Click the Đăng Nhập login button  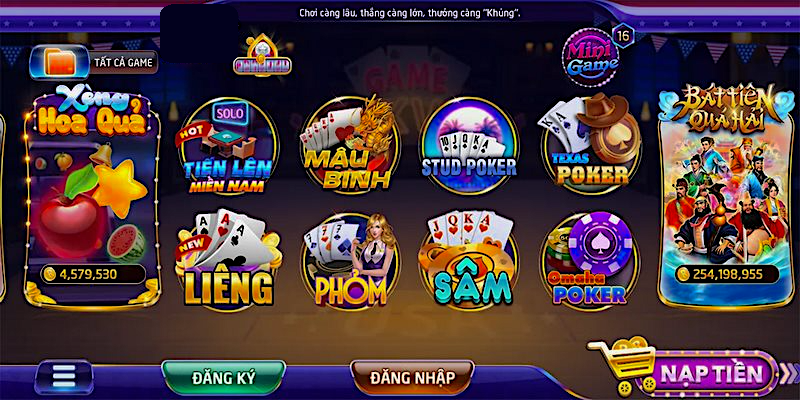(x=413, y=376)
